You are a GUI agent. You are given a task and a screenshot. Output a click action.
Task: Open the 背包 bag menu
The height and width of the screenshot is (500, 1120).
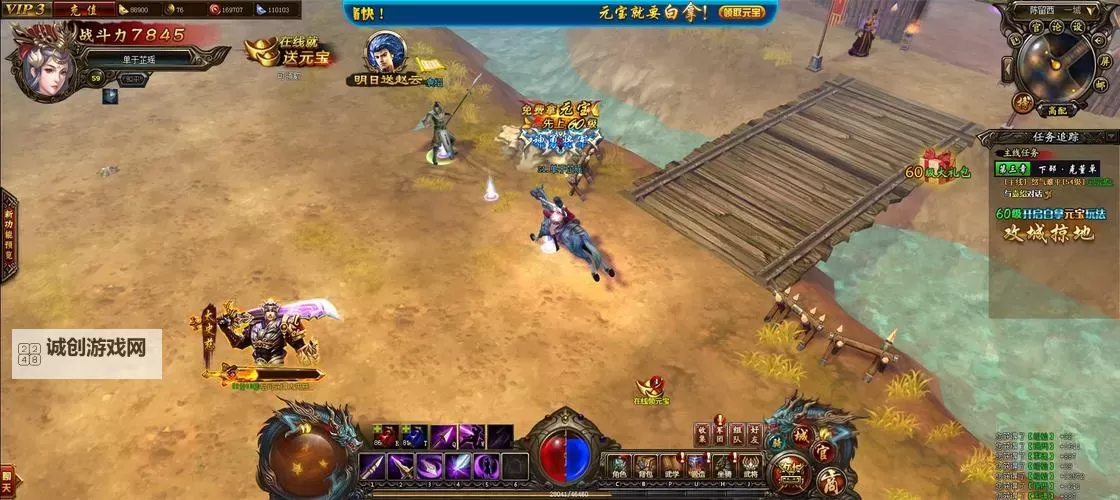tap(646, 466)
